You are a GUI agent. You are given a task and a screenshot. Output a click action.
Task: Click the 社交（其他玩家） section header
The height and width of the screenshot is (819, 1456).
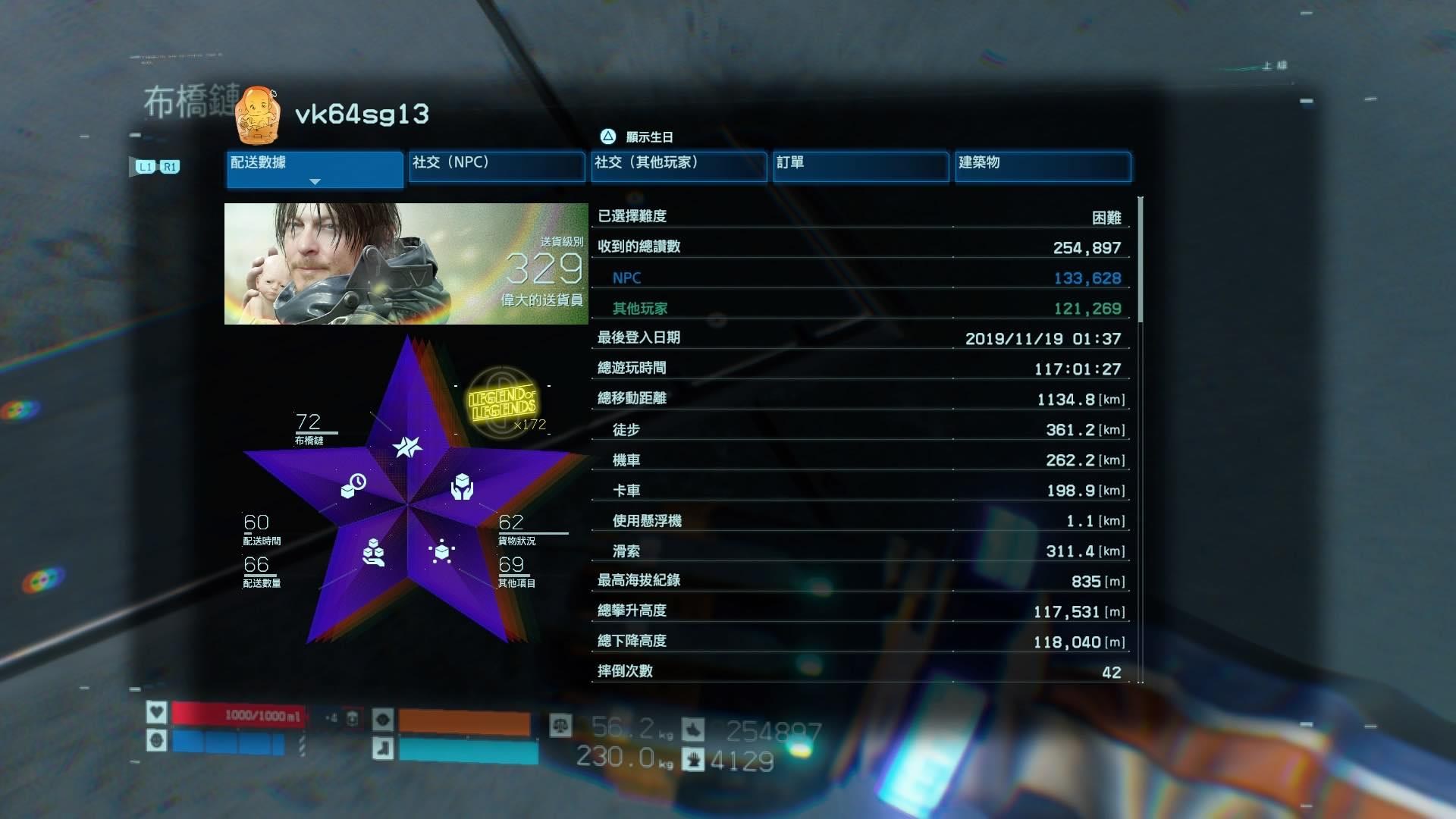(x=679, y=165)
